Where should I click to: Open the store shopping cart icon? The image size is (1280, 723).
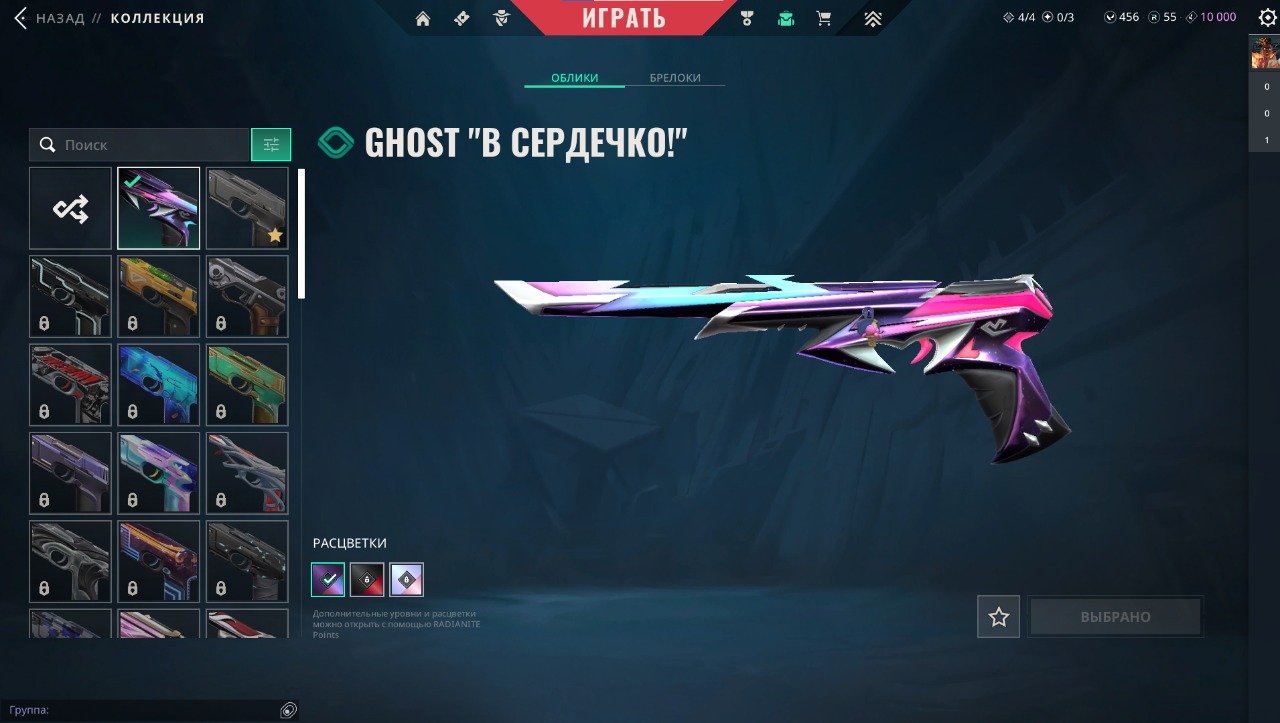coord(824,18)
